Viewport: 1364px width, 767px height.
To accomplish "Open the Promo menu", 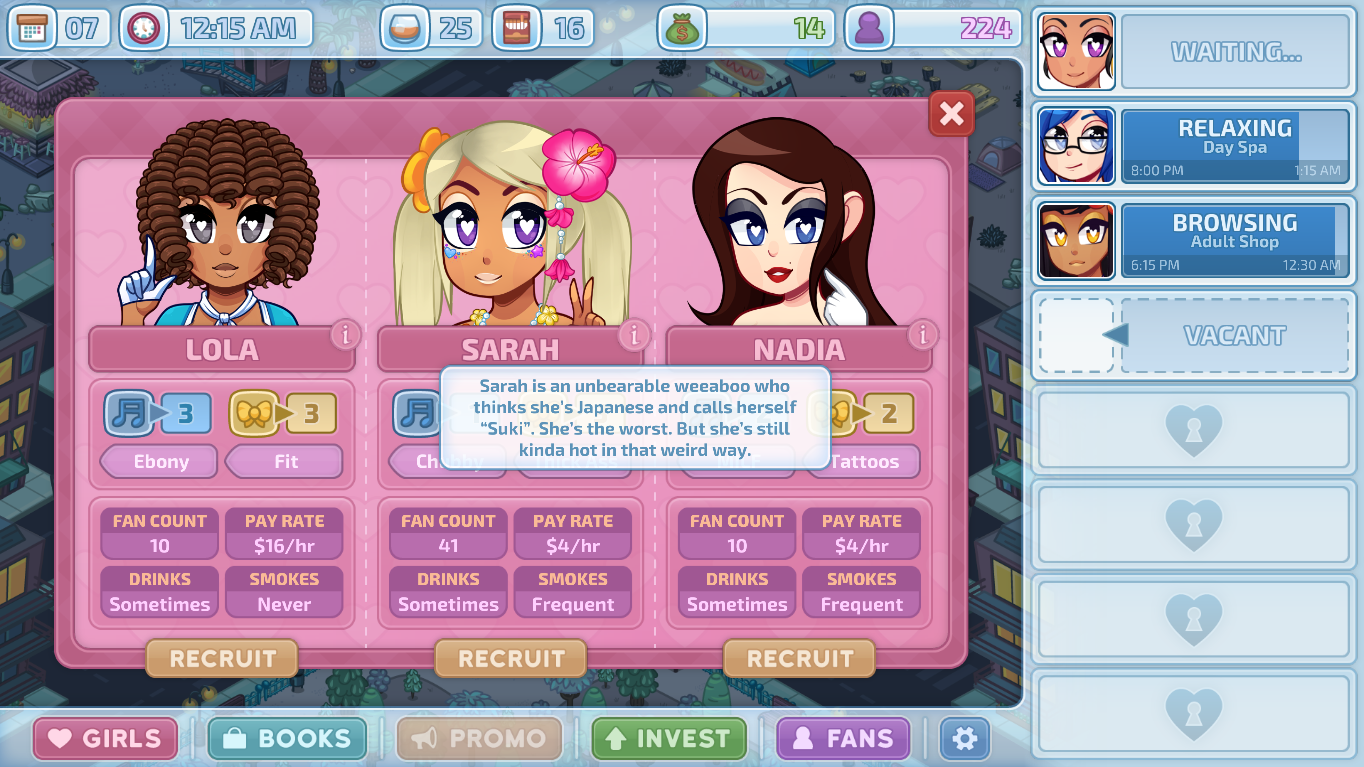I will pos(479,739).
